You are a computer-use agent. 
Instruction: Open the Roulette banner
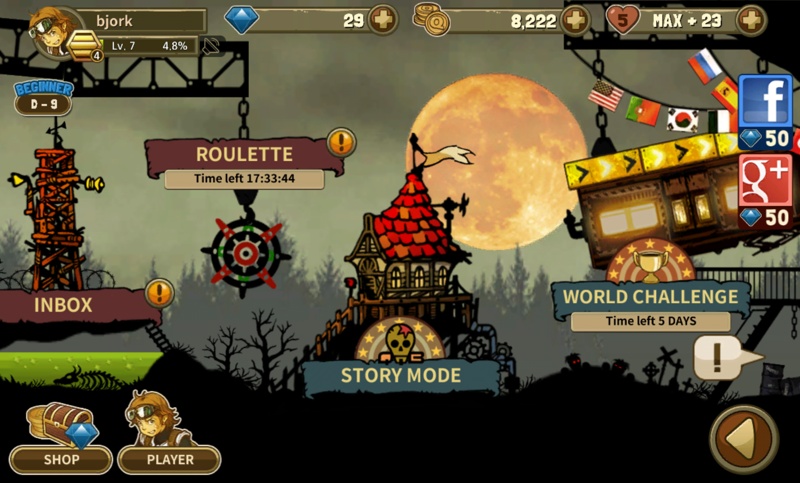pyautogui.click(x=245, y=155)
